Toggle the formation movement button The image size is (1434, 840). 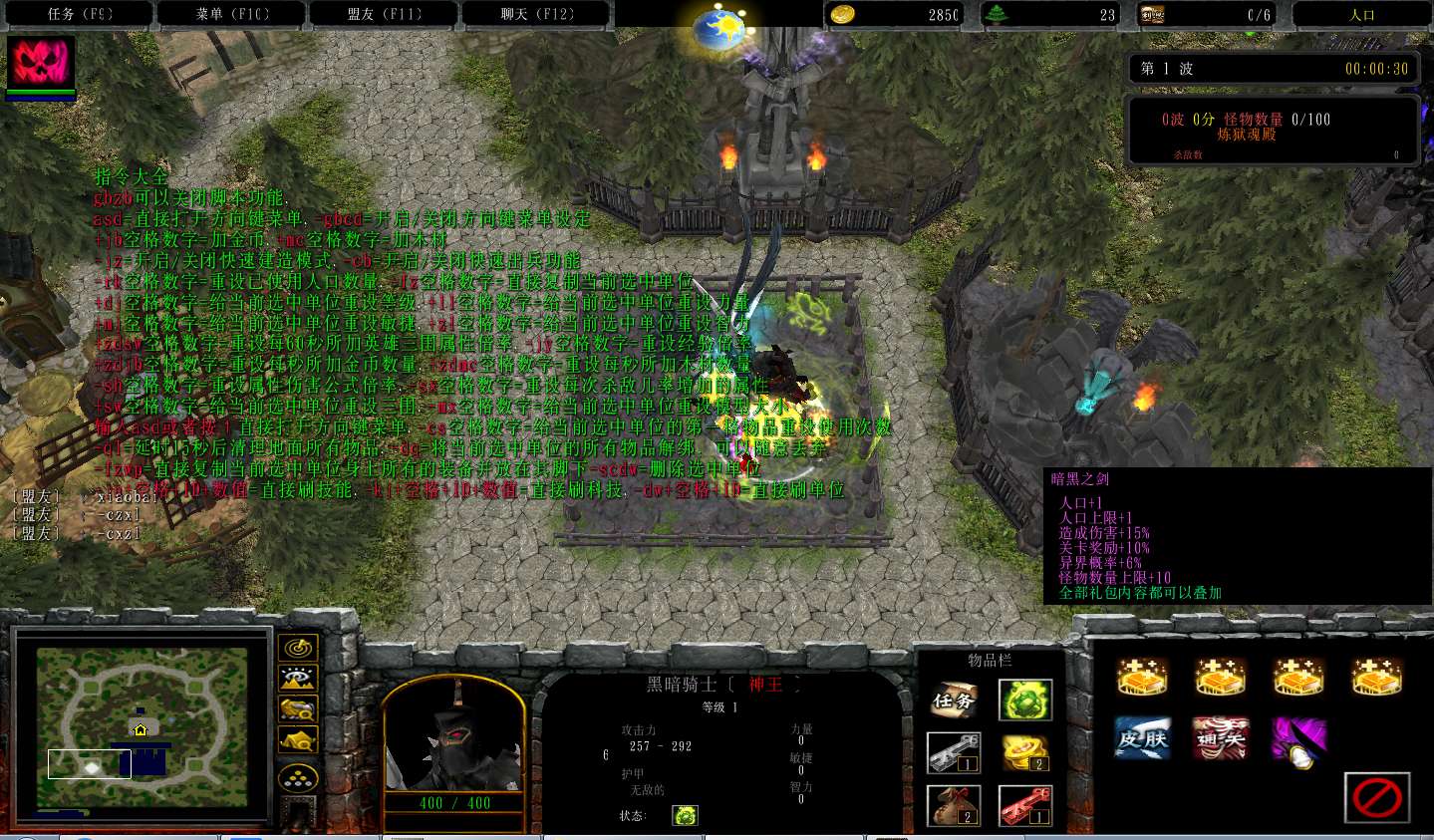[298, 778]
